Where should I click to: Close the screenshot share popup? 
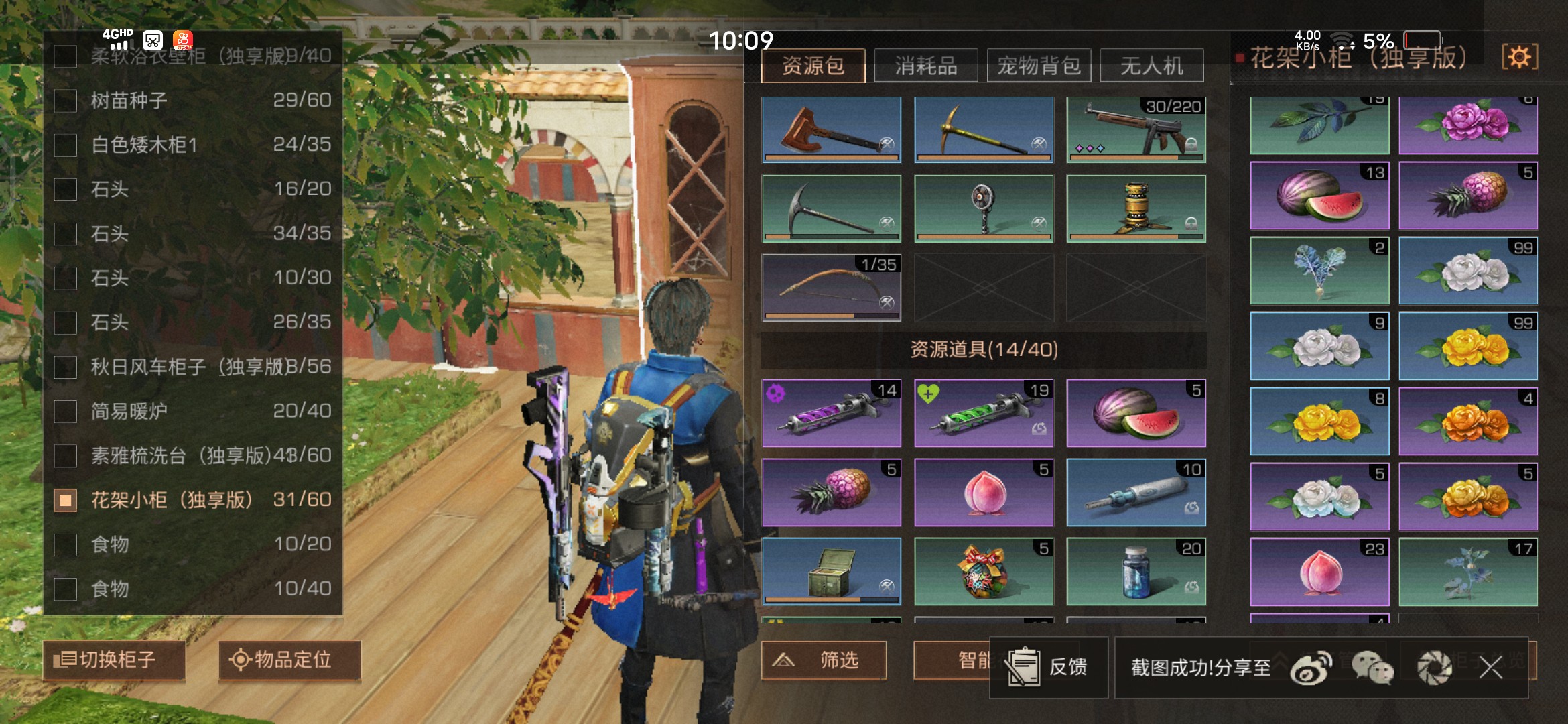point(1491,667)
